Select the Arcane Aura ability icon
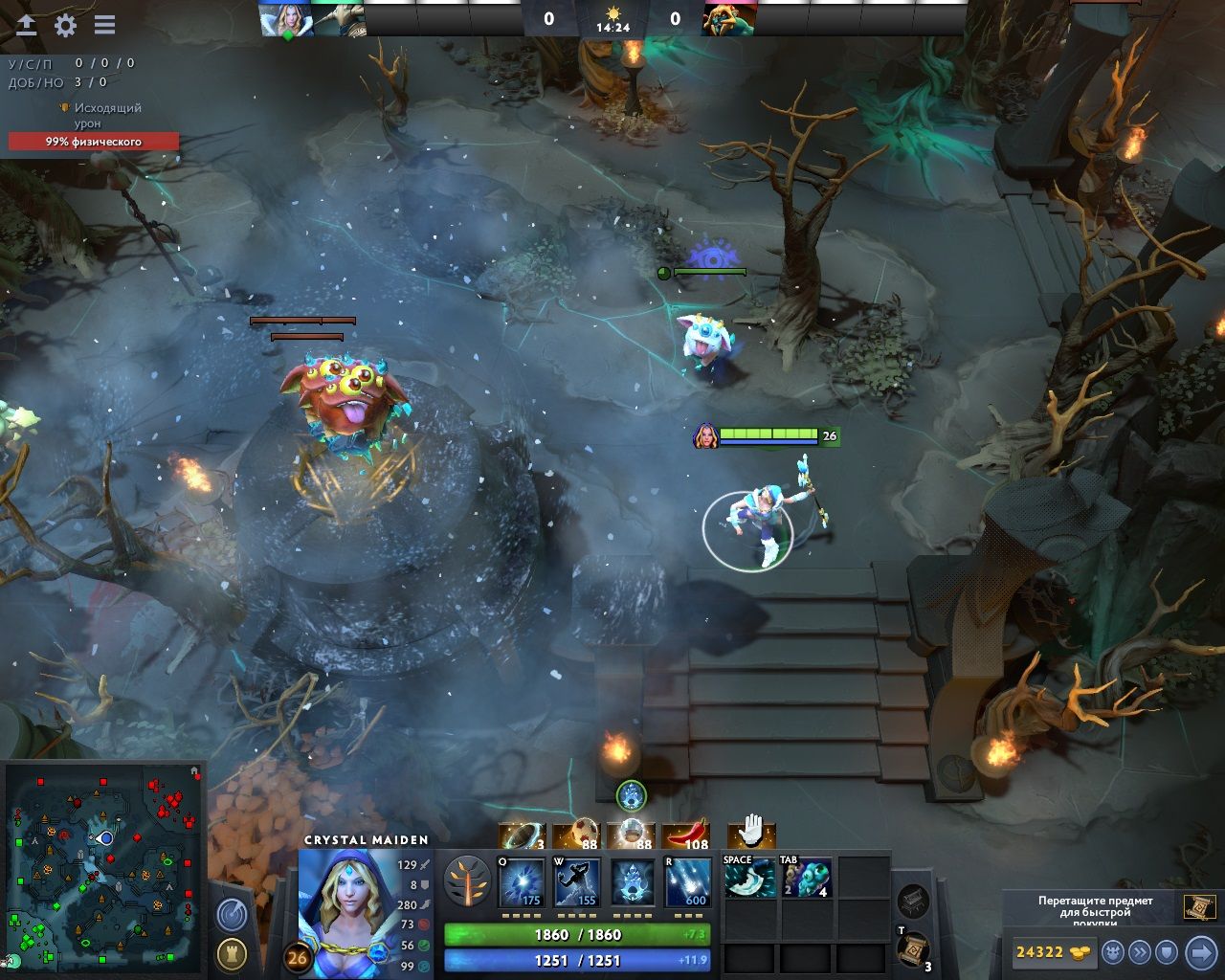The image size is (1225, 980). [x=633, y=882]
